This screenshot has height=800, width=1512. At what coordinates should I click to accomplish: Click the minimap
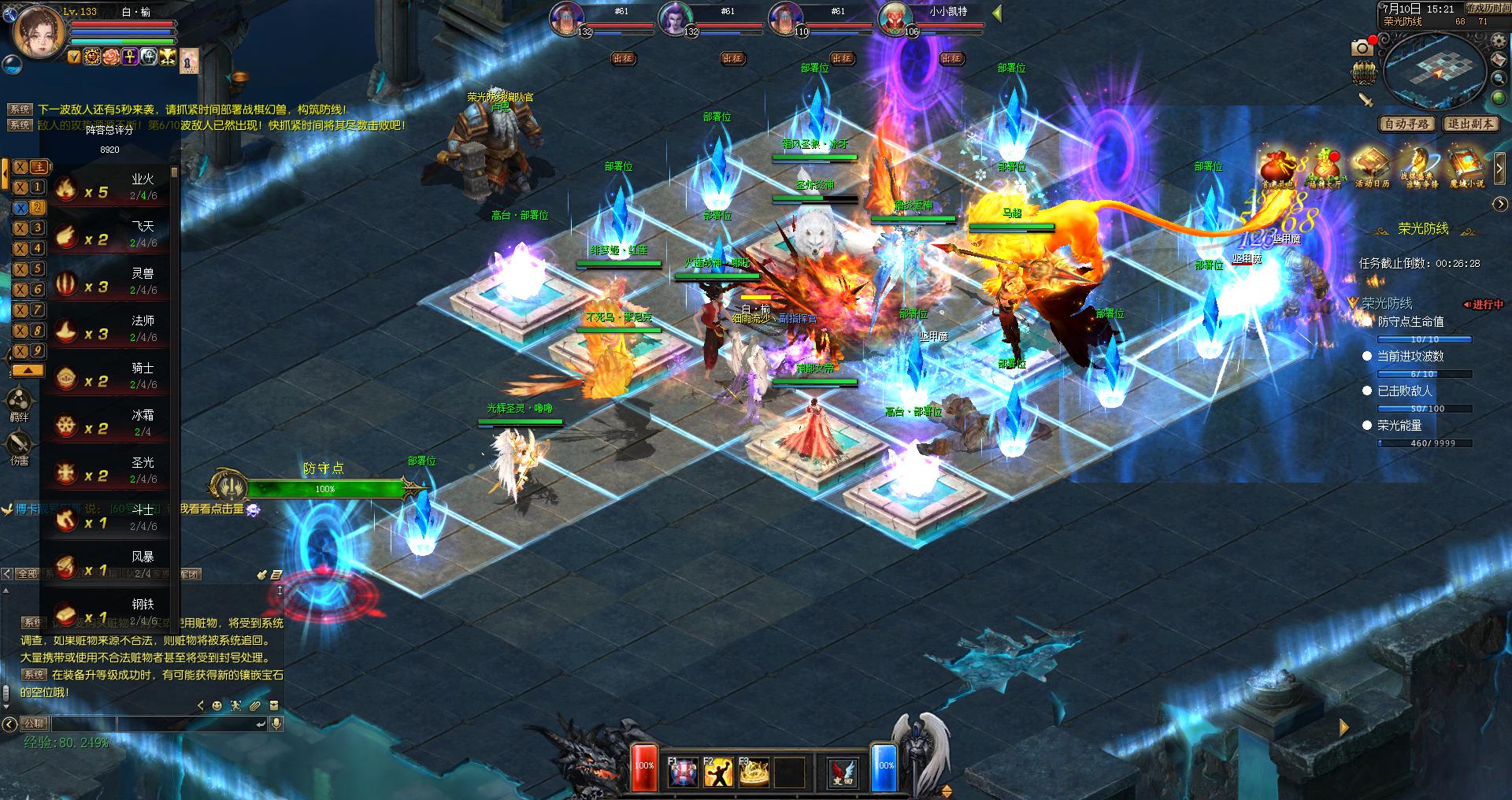coord(1433,70)
